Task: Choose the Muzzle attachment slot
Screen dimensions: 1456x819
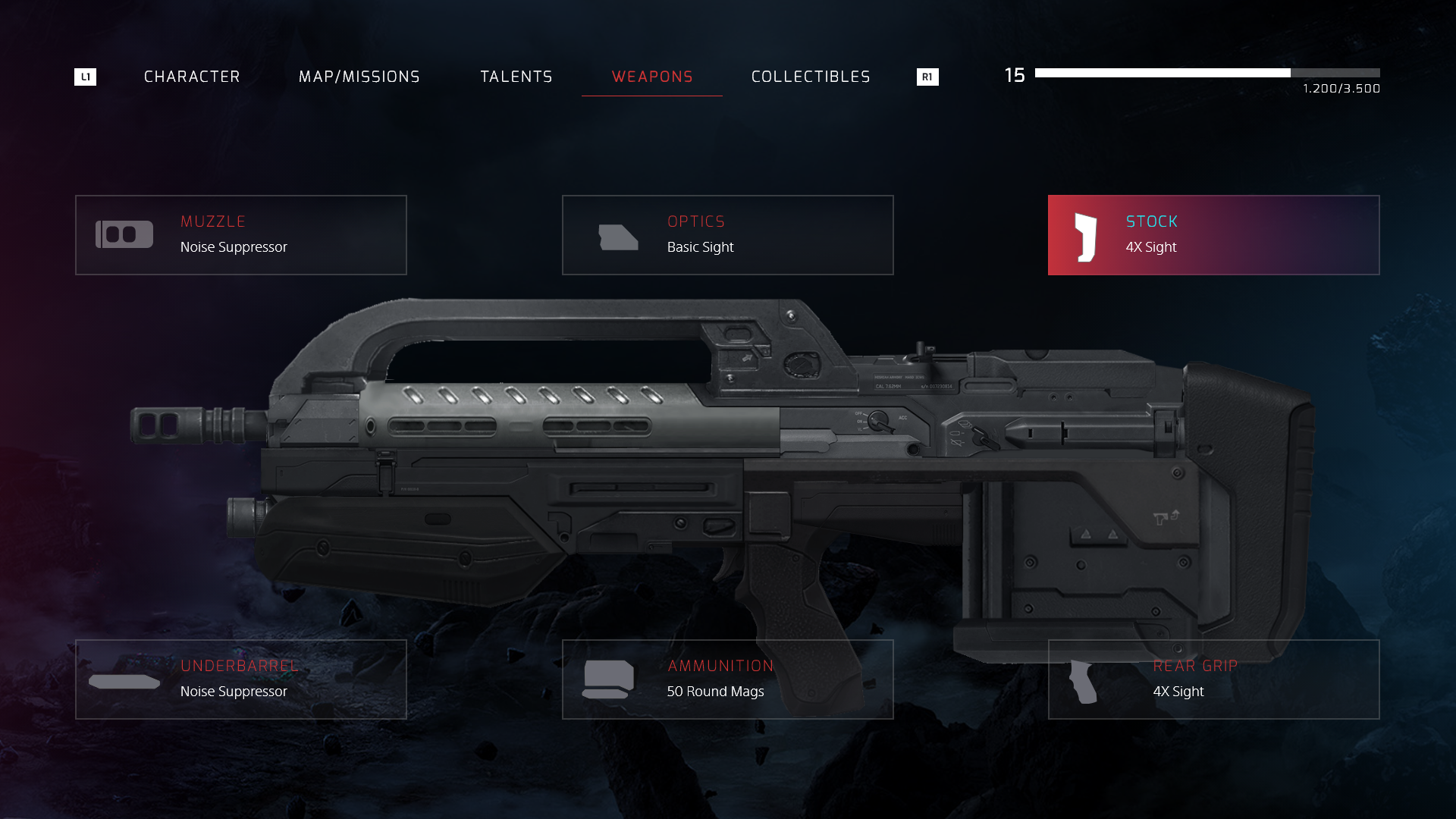Action: pos(241,235)
